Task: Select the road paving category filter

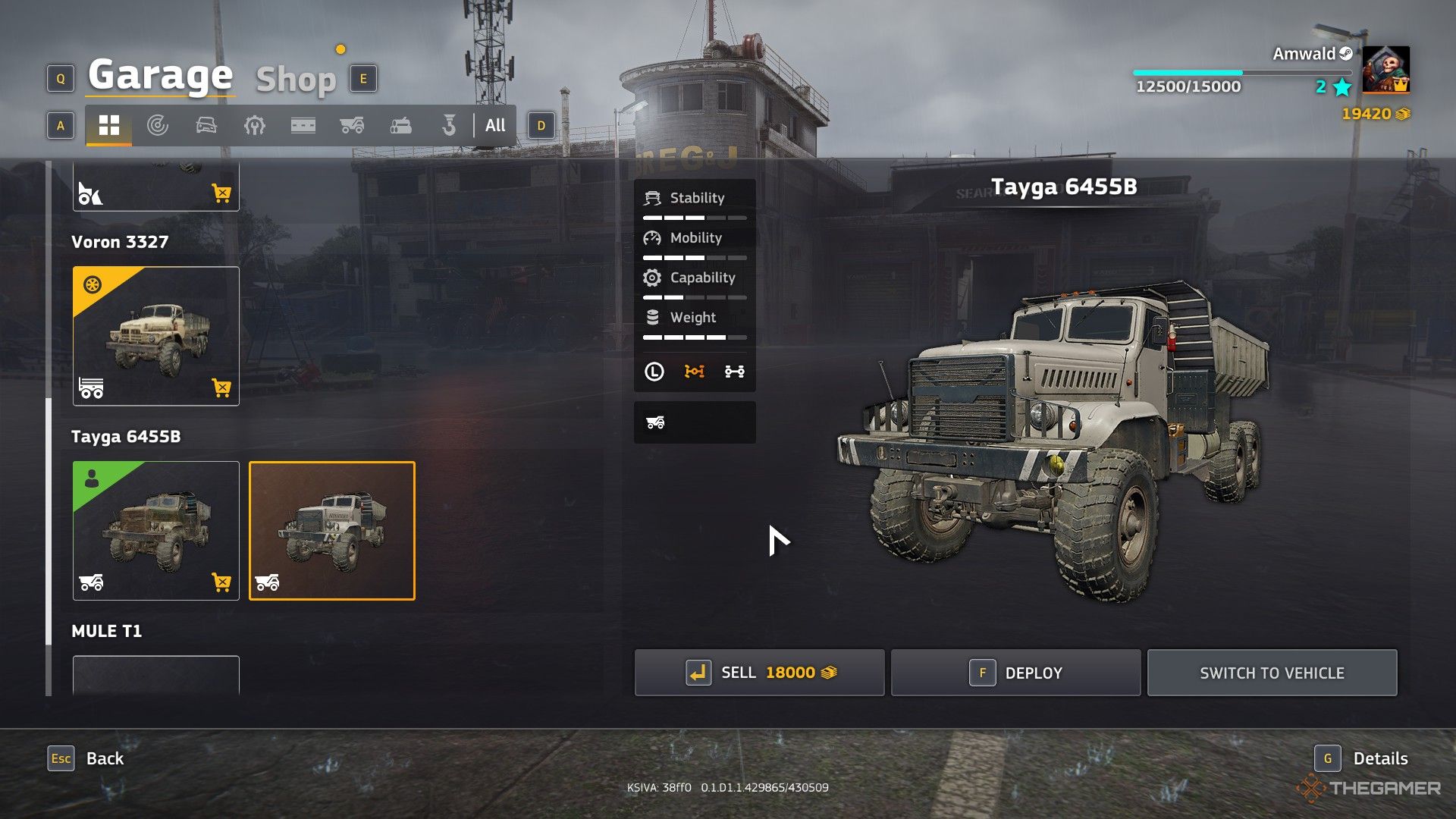Action: (303, 125)
